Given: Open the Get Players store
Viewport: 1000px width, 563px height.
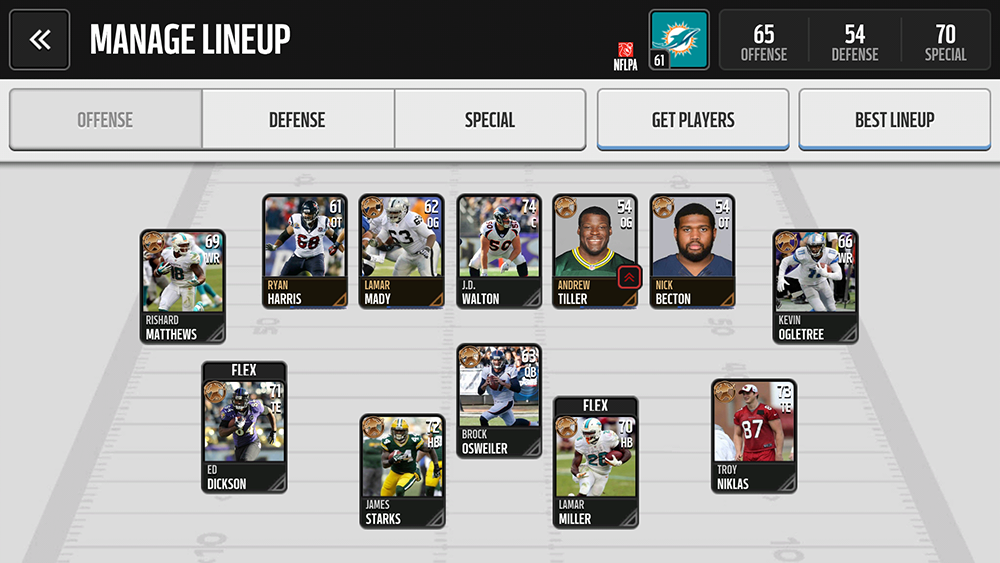Looking at the screenshot, I should [693, 120].
